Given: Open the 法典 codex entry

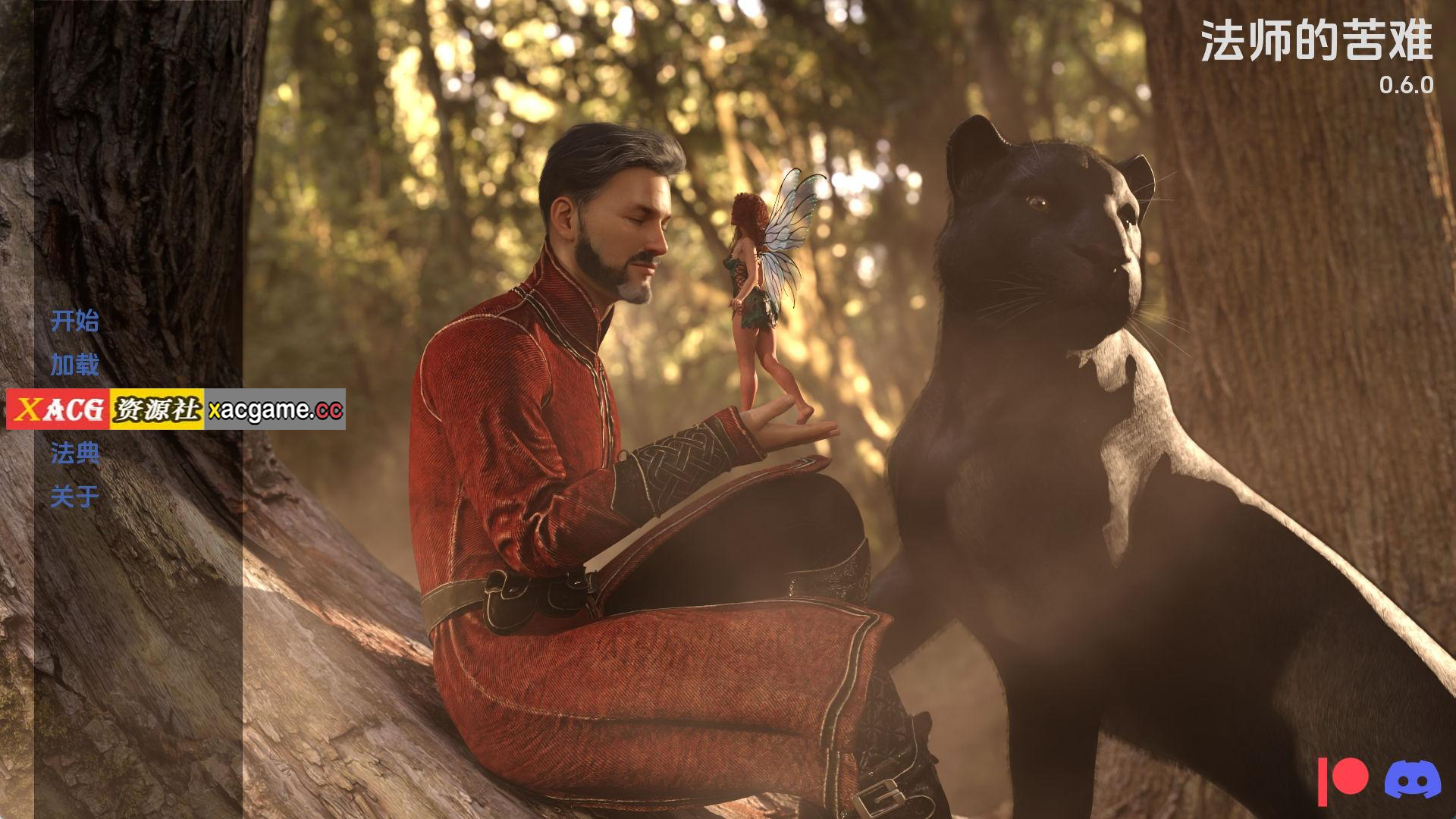Looking at the screenshot, I should pyautogui.click(x=74, y=453).
